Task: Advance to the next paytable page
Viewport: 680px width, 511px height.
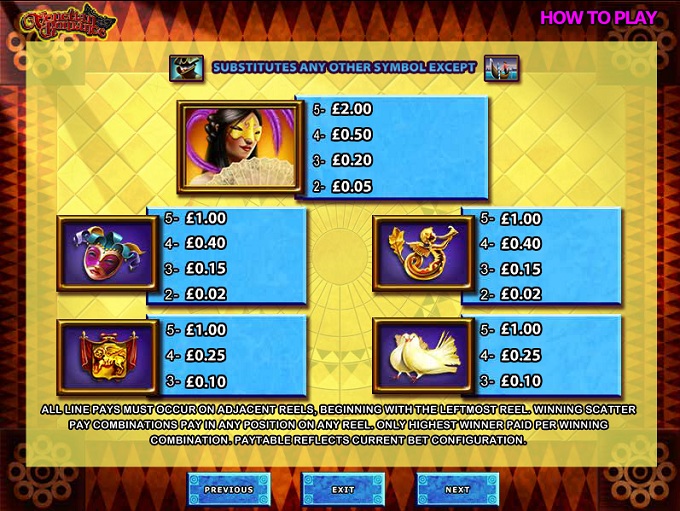Action: 457,490
